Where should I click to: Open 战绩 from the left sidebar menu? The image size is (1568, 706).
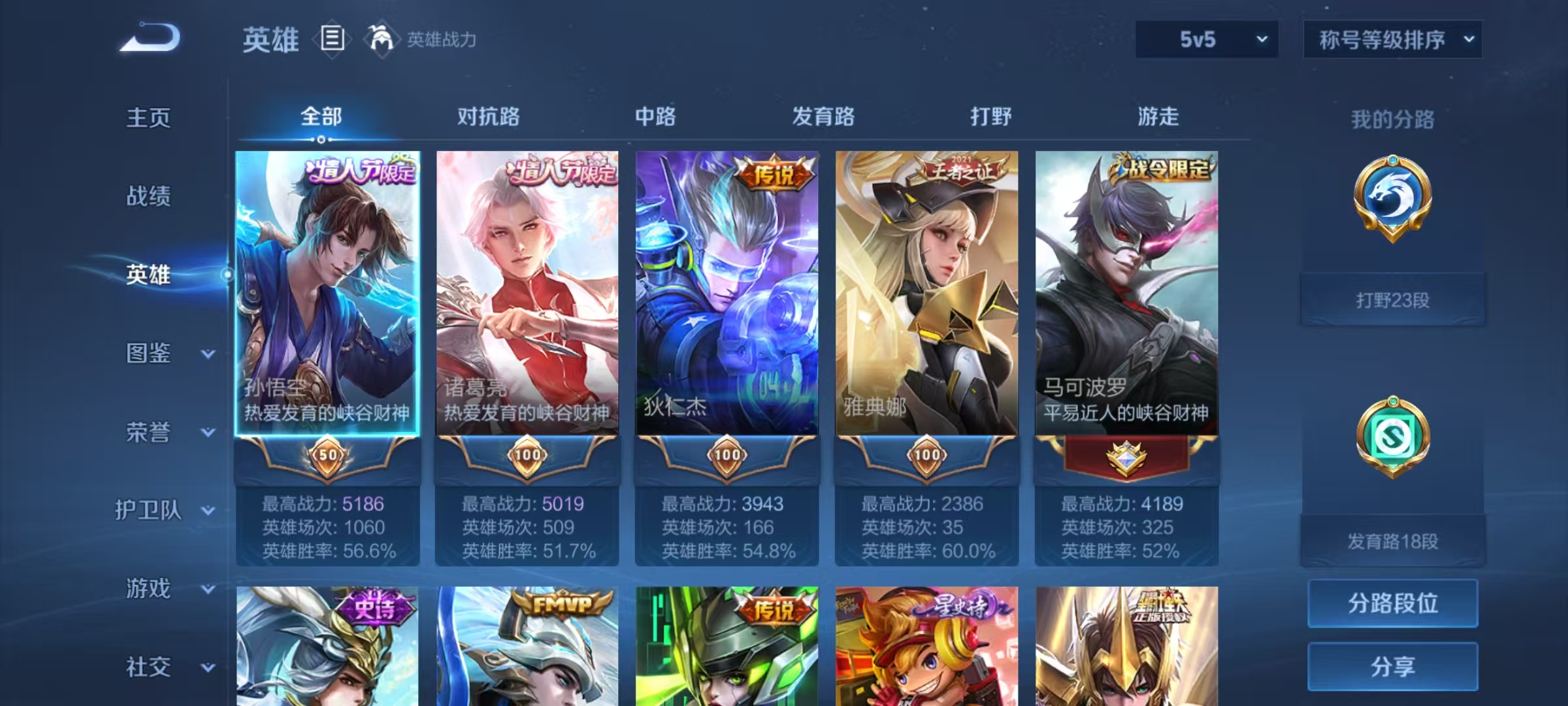coord(148,197)
